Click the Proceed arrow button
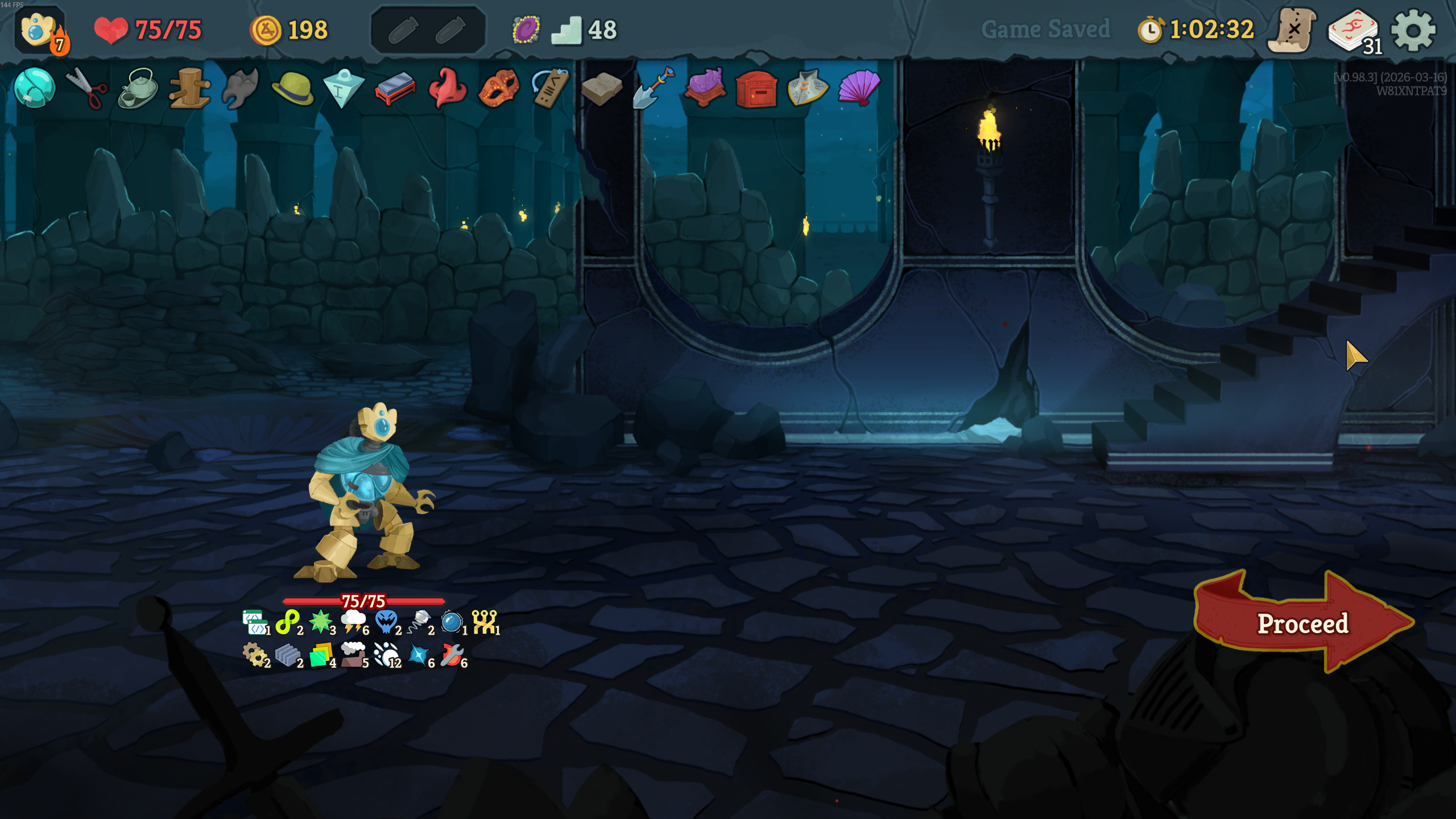 click(1302, 623)
